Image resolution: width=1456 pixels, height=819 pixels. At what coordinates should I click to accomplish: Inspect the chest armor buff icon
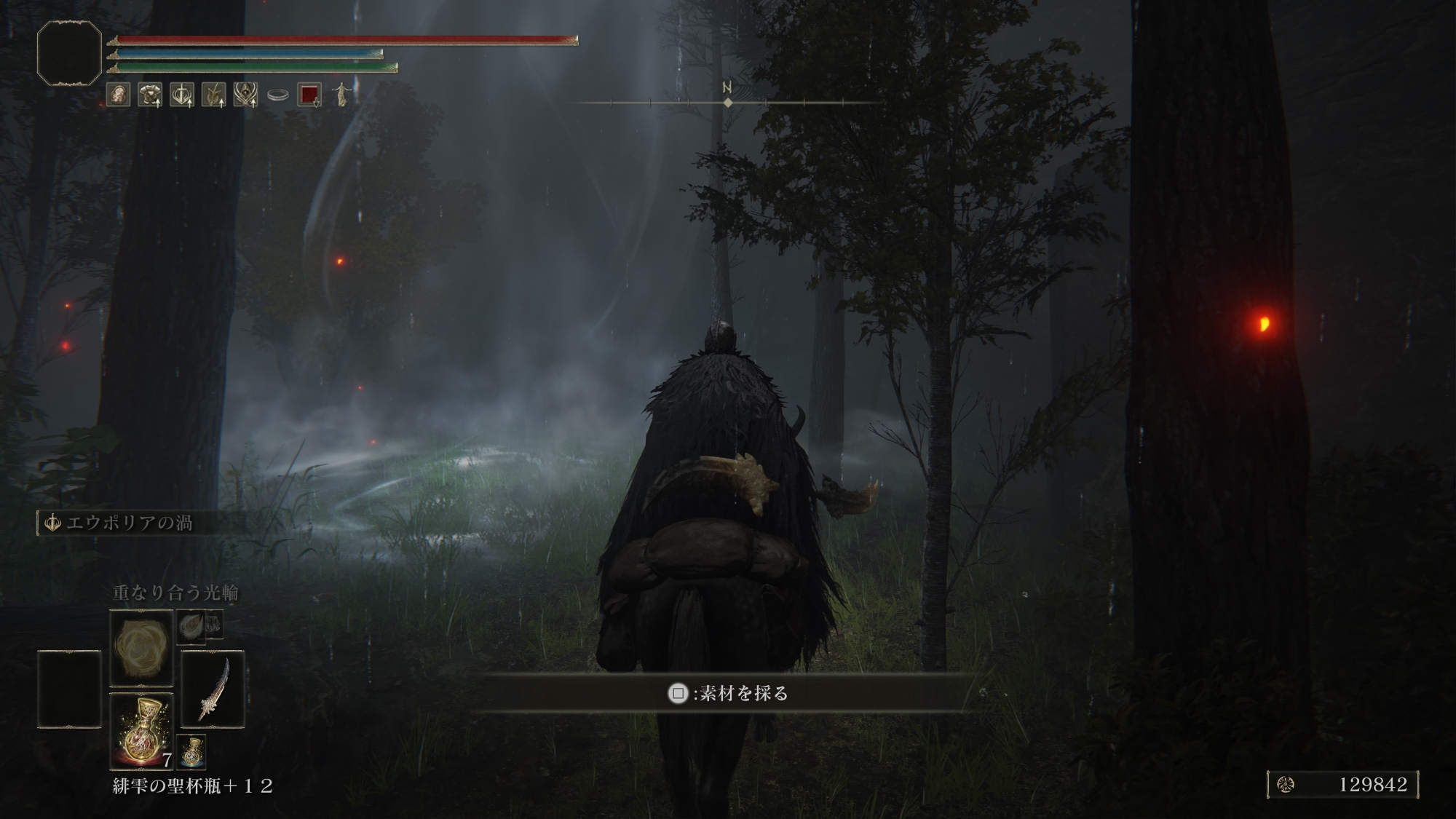pos(150,95)
